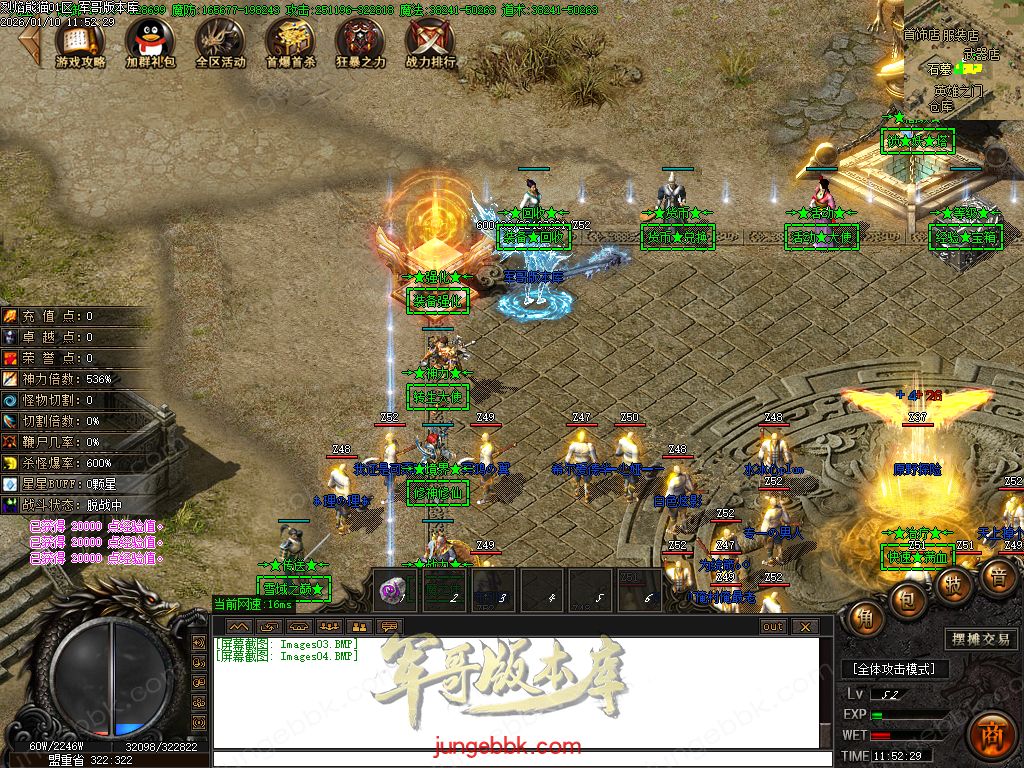
Task: Select the speech bubble chat channel button
Action: (x=389, y=627)
